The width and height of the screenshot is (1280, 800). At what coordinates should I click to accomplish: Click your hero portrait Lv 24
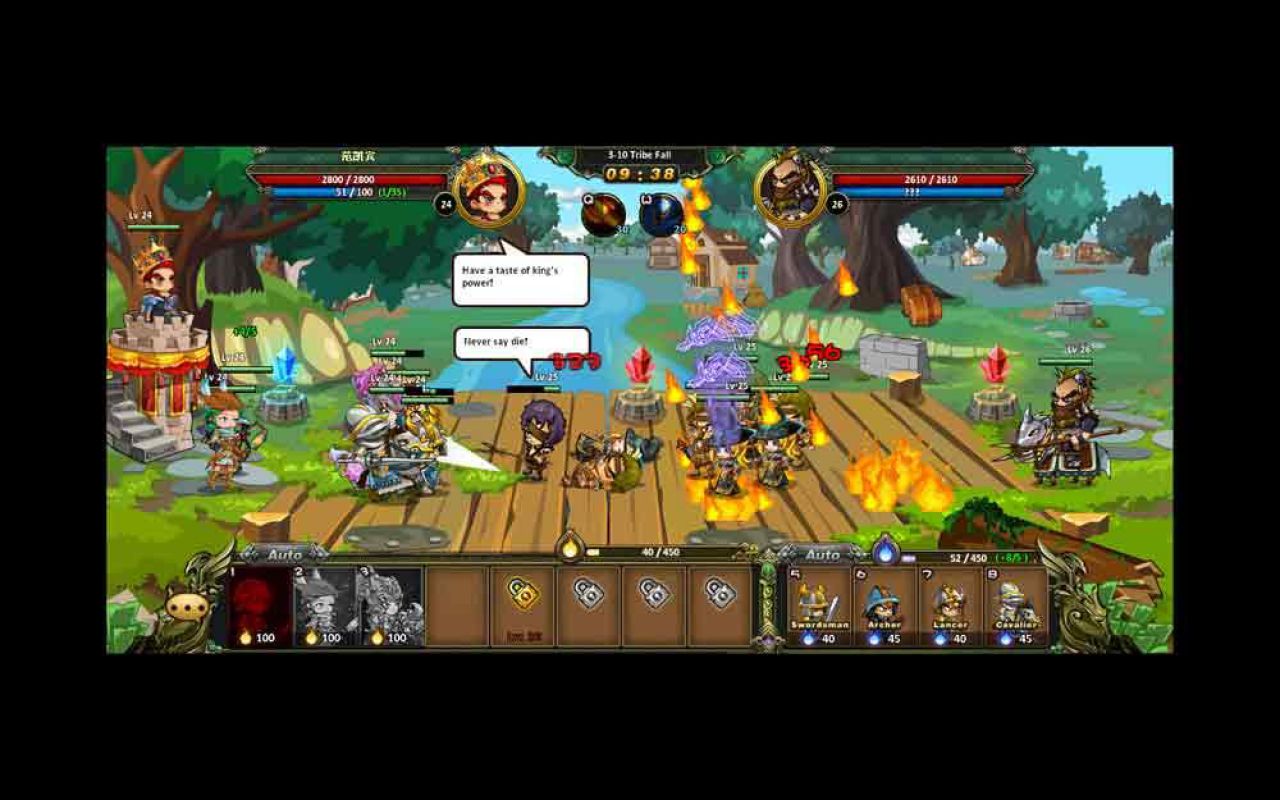(487, 192)
